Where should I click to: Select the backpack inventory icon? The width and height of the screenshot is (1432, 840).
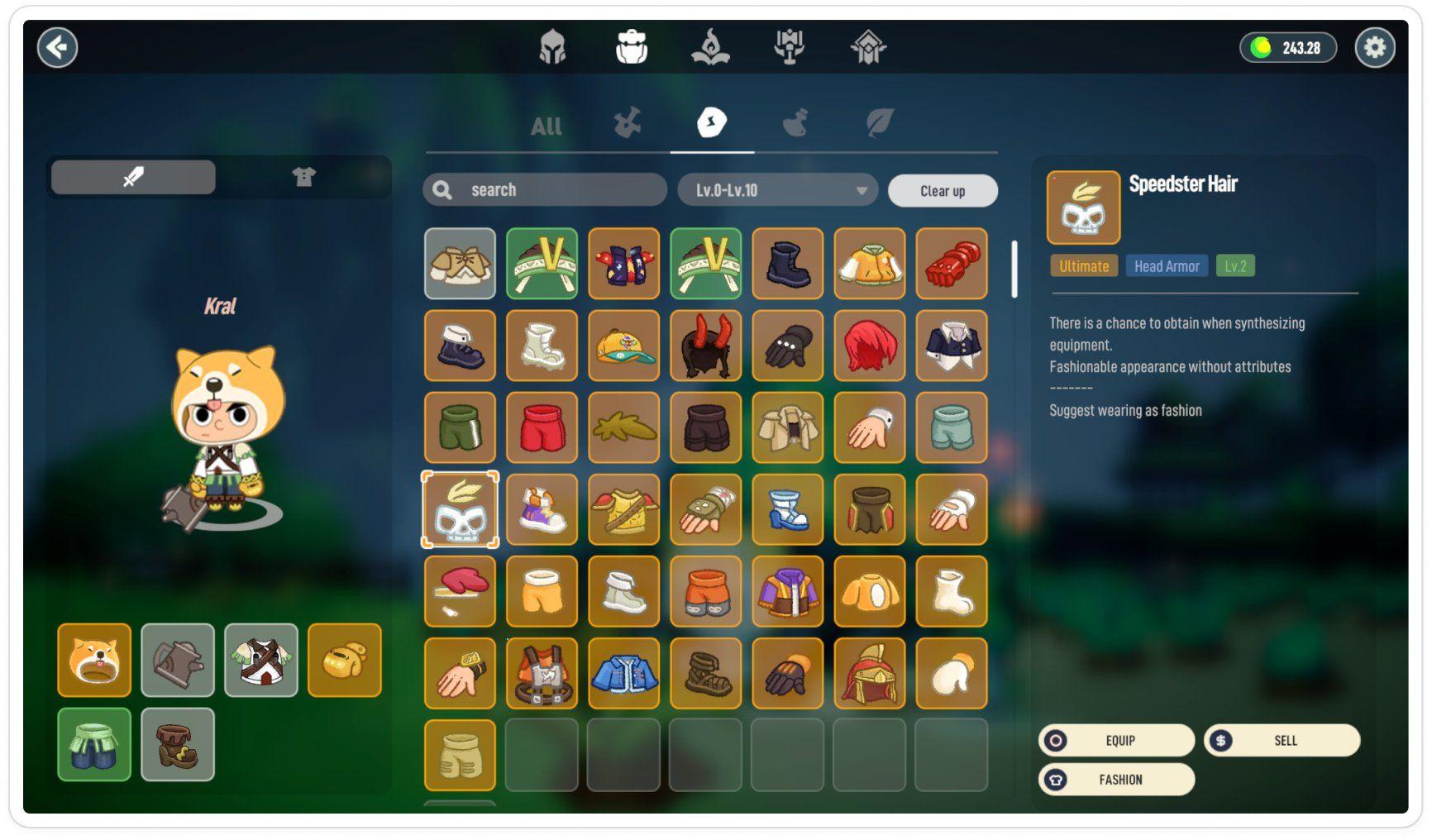pyautogui.click(x=631, y=47)
